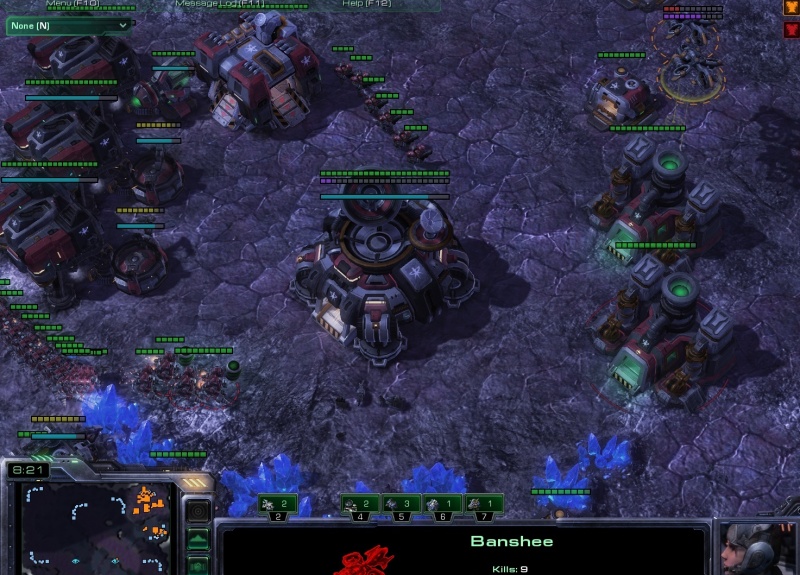The image size is (800, 575).
Task: Click the top button beside the minimap
Action: point(199,512)
